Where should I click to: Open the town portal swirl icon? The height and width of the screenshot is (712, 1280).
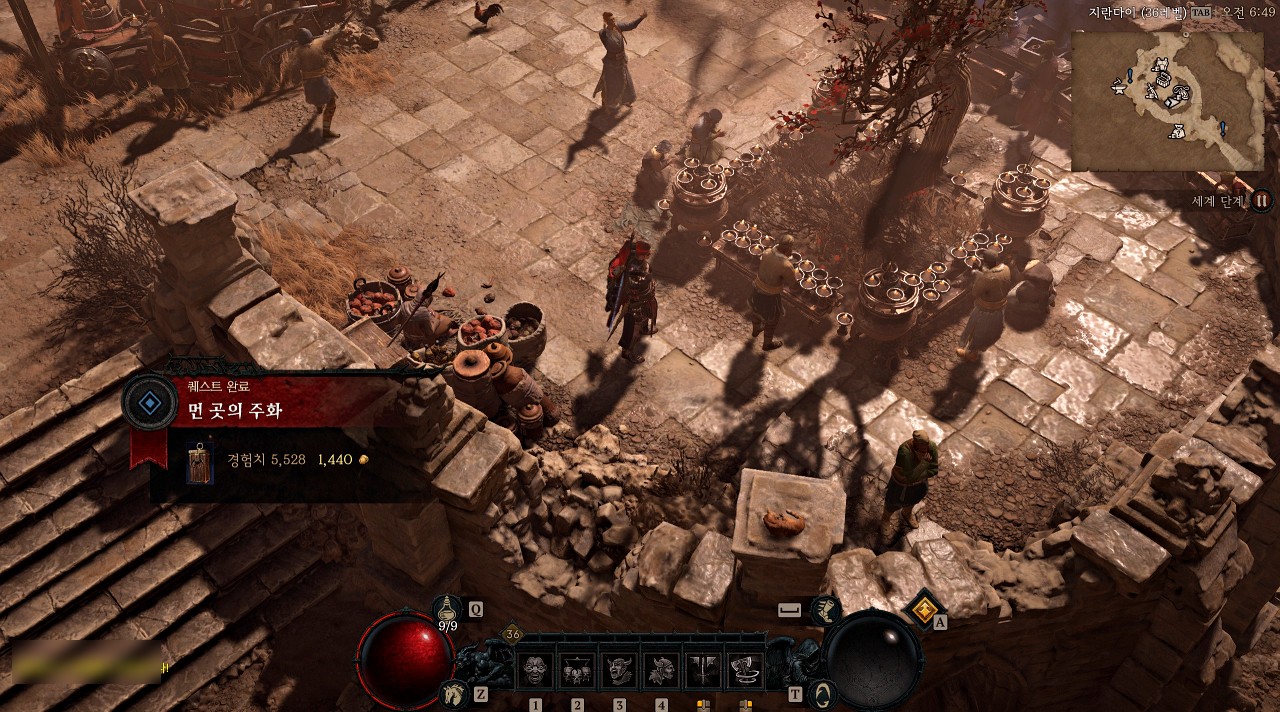tap(822, 693)
